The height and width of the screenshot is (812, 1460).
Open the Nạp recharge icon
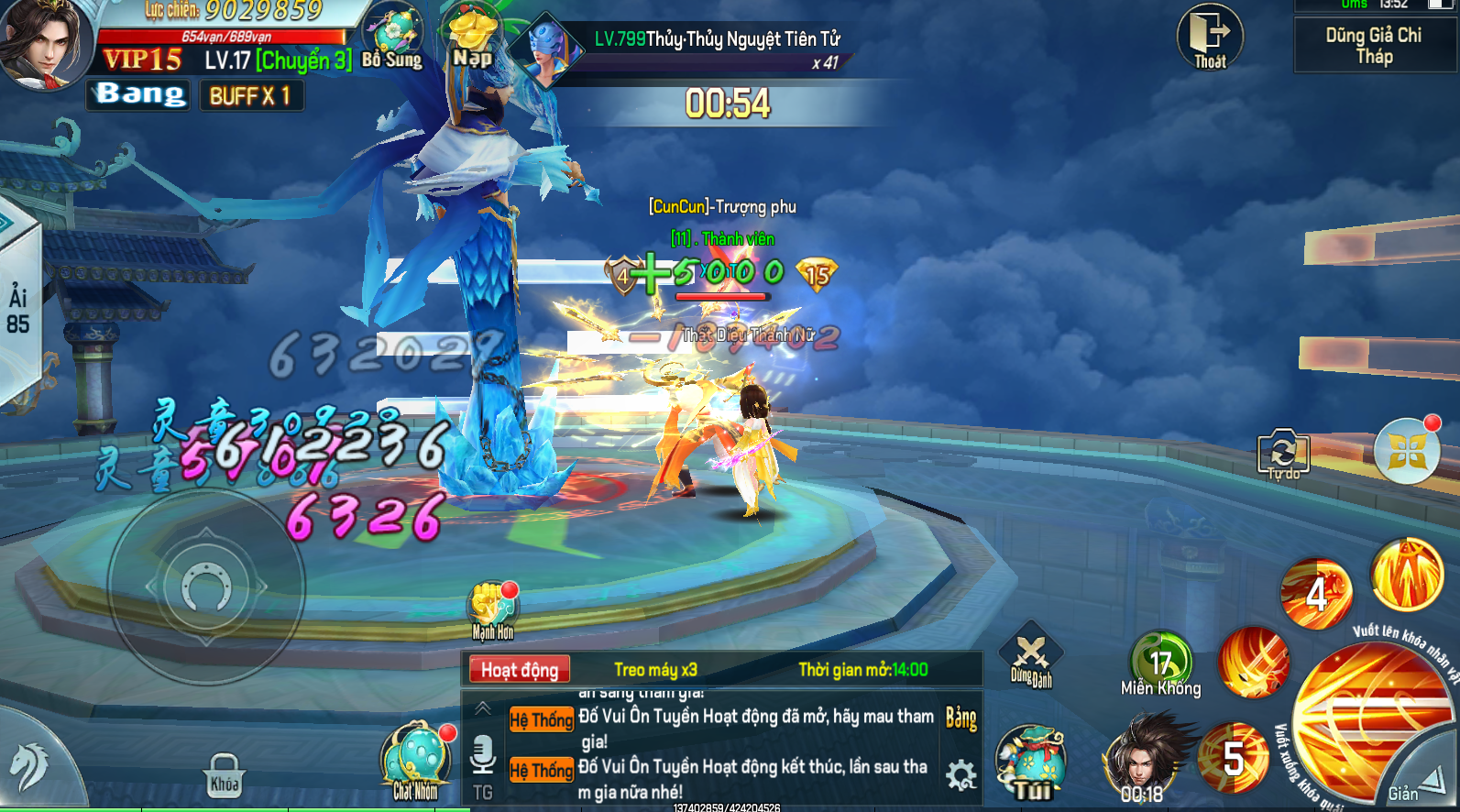pyautogui.click(x=472, y=38)
